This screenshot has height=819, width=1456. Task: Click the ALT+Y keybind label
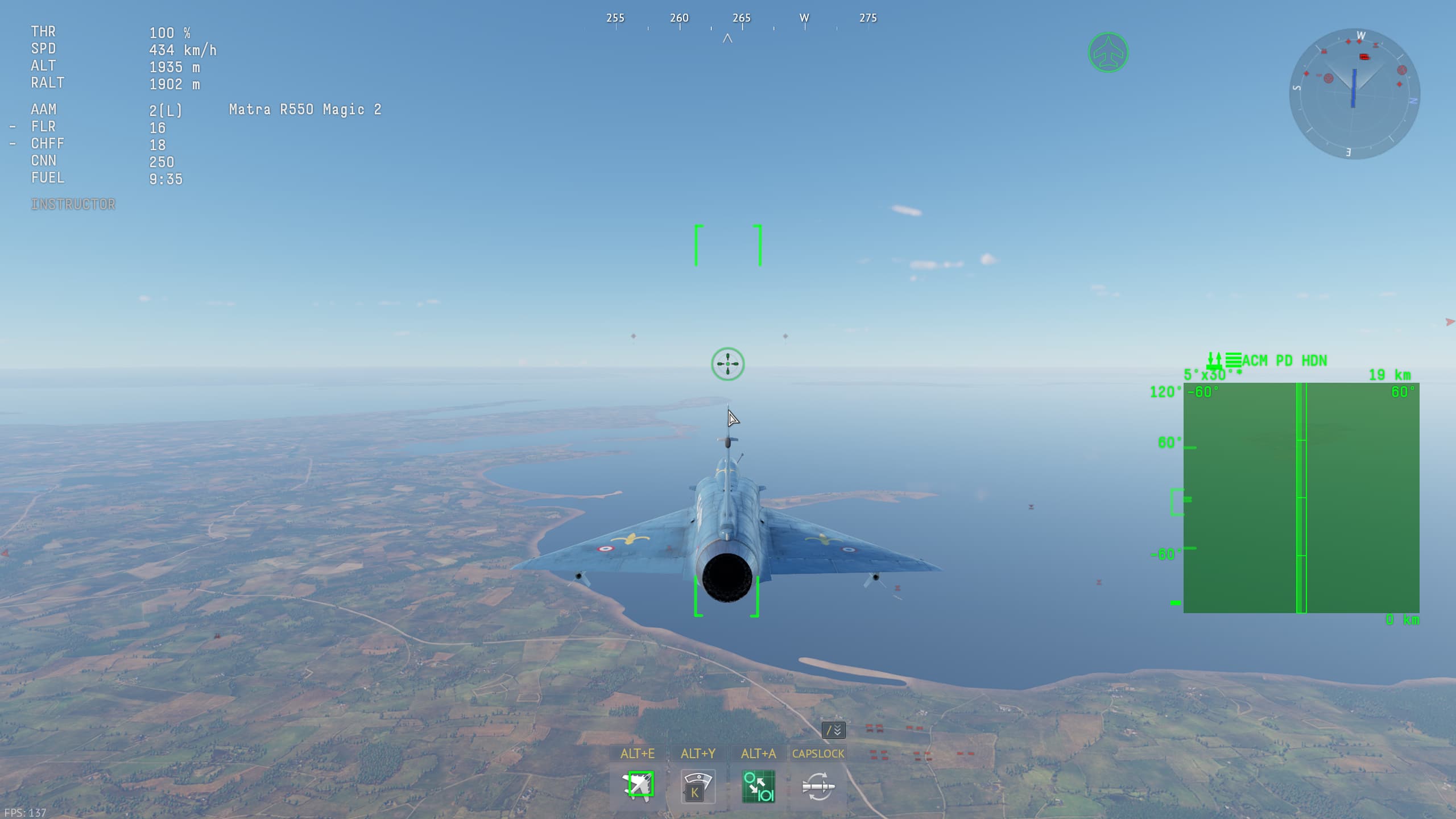click(x=698, y=753)
